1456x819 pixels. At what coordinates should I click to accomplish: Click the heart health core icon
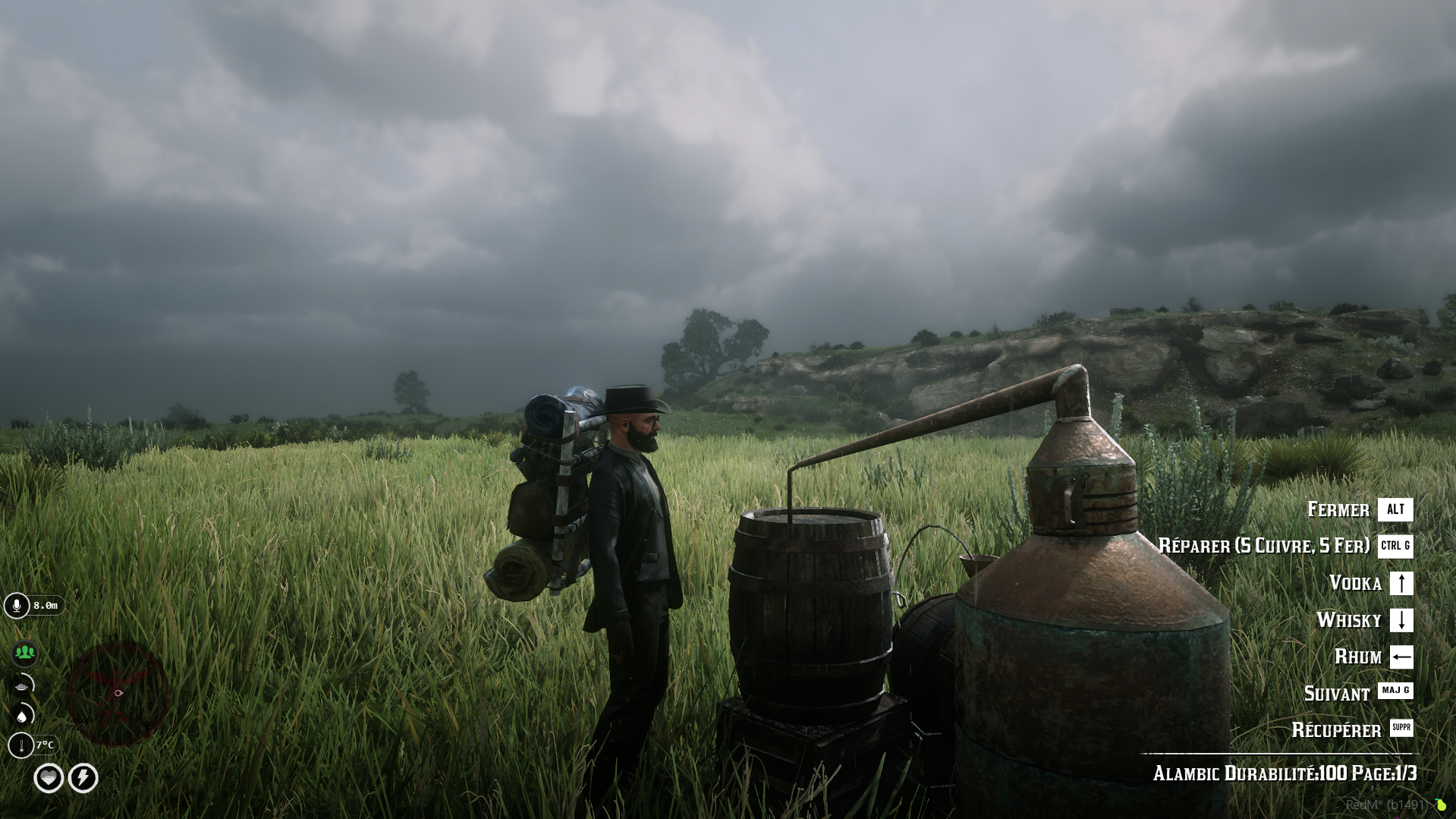(x=49, y=778)
